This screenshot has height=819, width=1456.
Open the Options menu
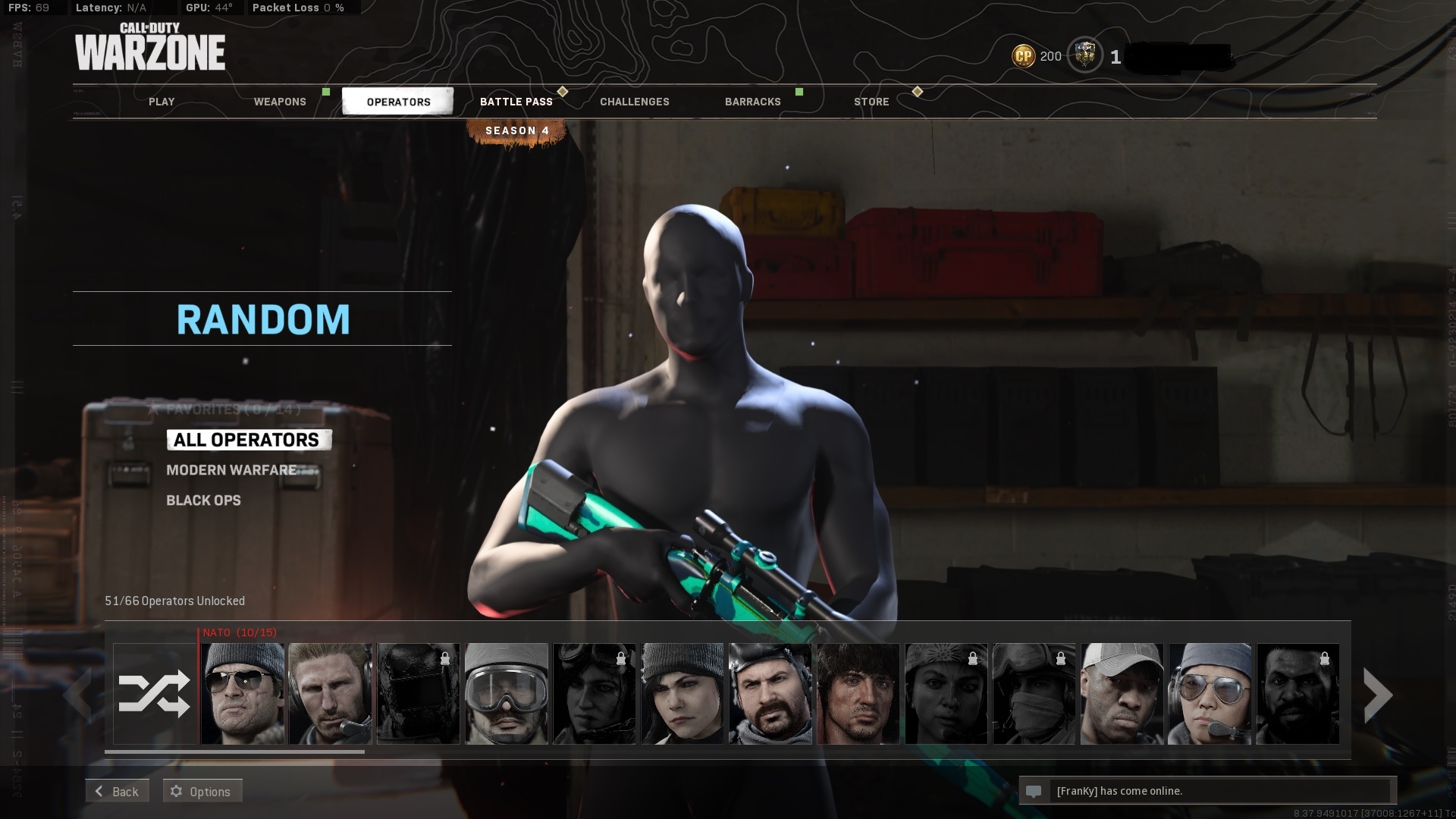202,791
